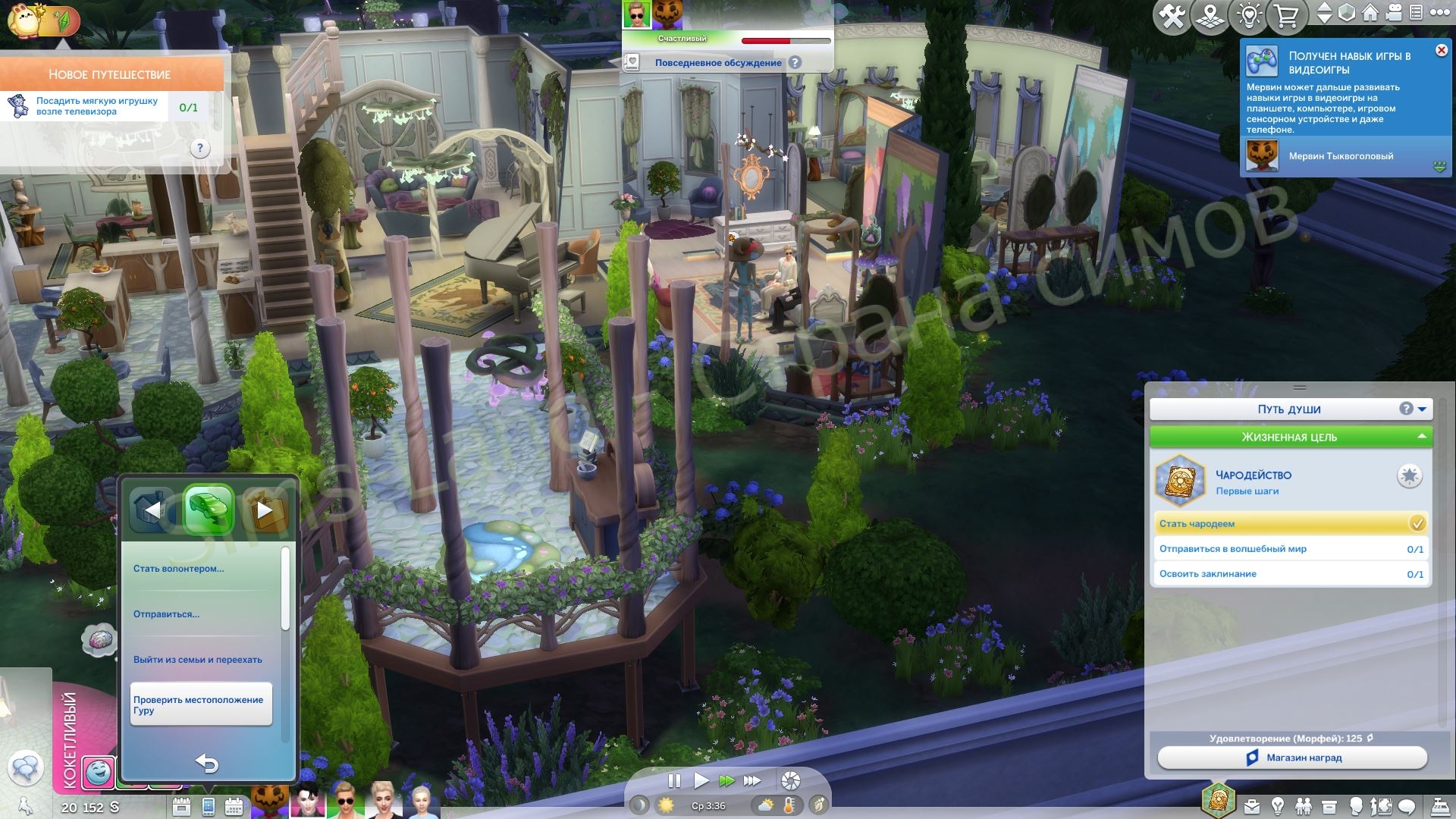Screen dimensions: 1456x819
Task: Close the video game skill notification
Action: click(1441, 50)
